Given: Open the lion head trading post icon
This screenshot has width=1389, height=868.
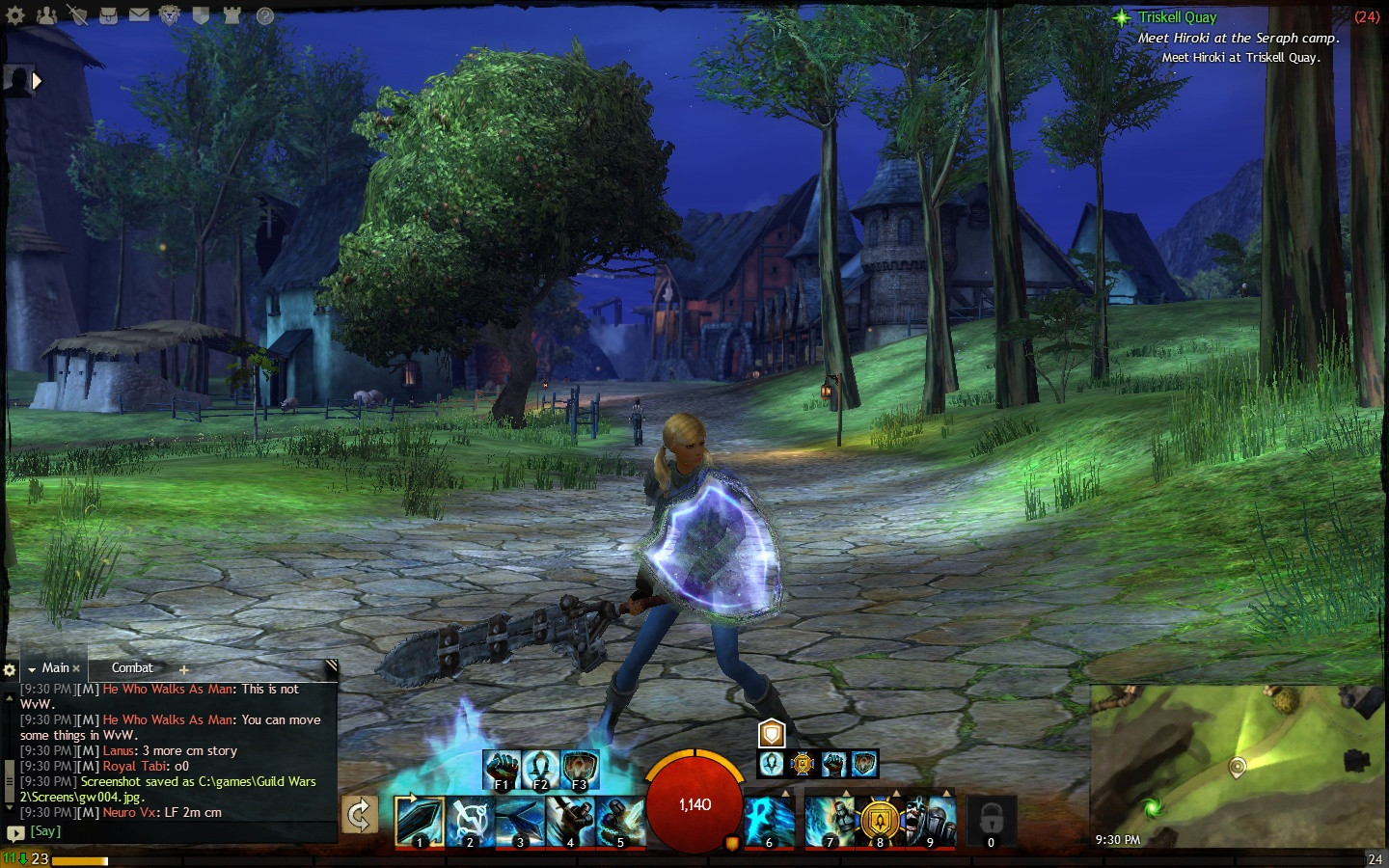Looking at the screenshot, I should coord(170,15).
